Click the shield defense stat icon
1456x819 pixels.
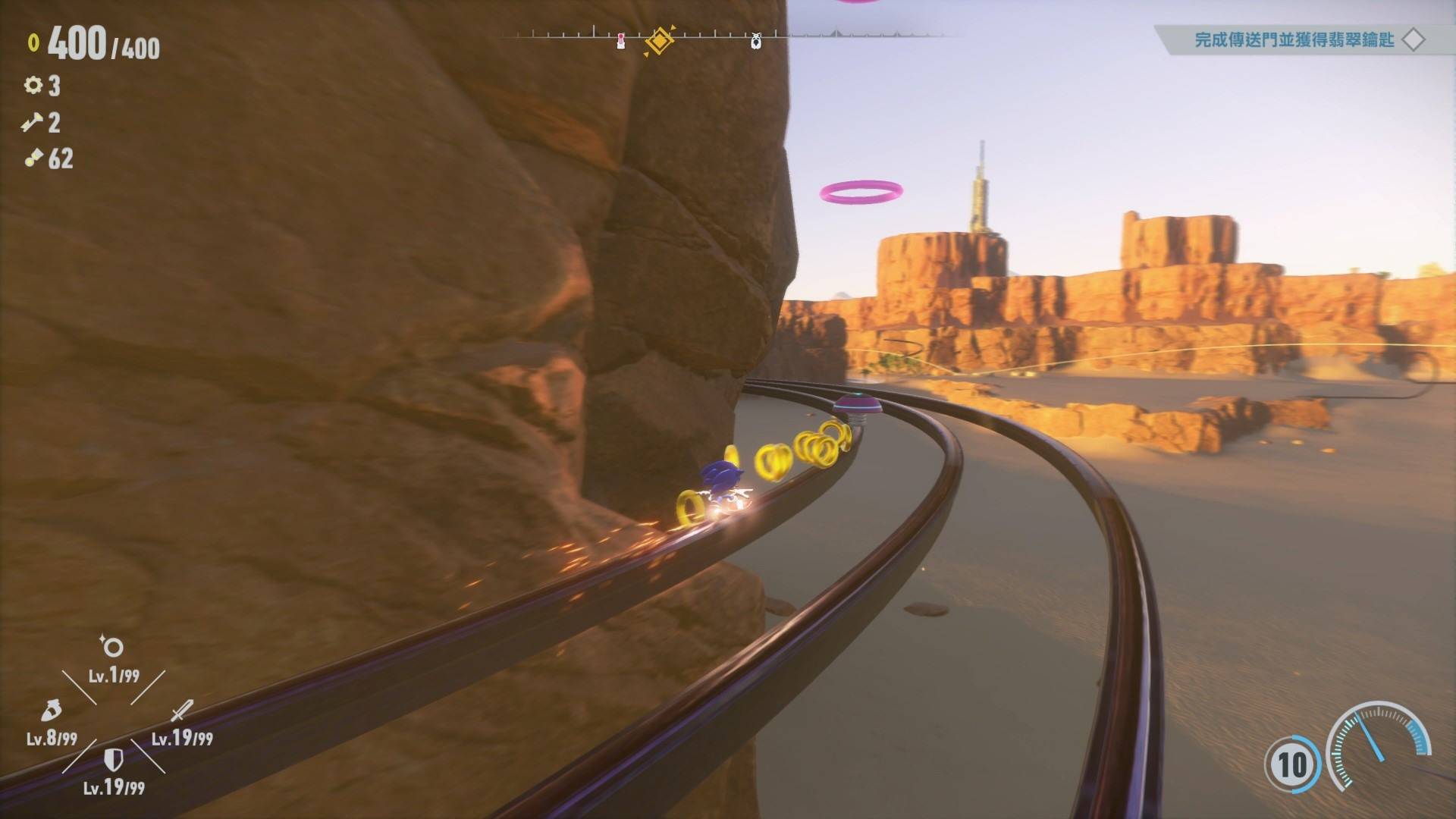click(113, 758)
